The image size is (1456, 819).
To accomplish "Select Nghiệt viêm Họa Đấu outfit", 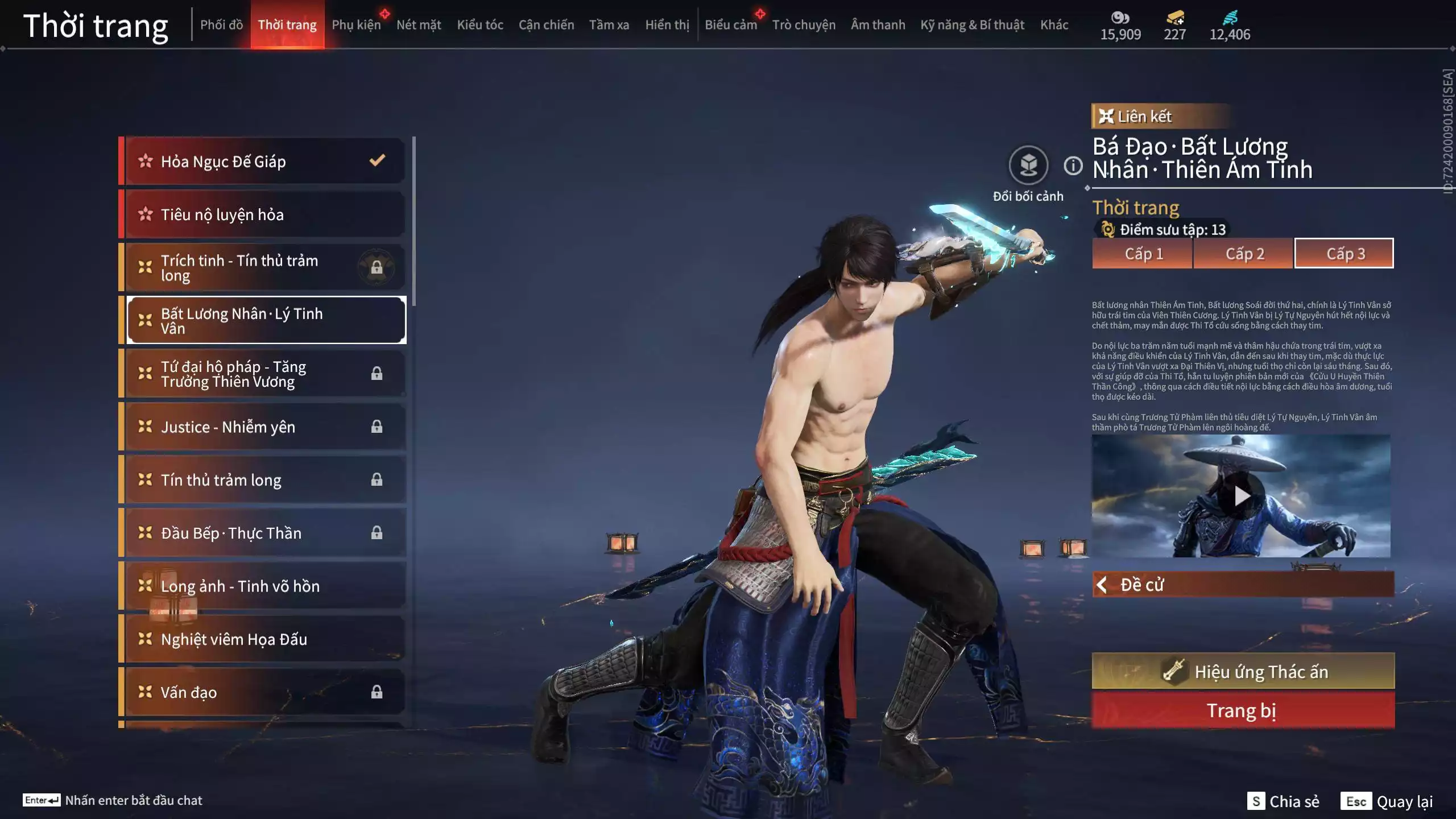I will point(264,639).
